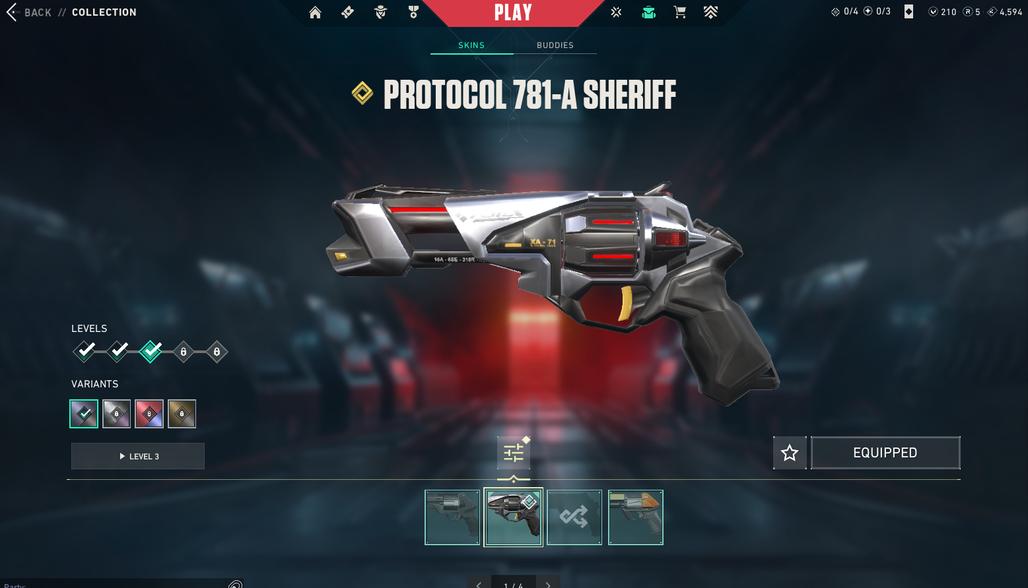Image resolution: width=1028 pixels, height=588 pixels.
Task: Toggle the favorite star button
Action: [789, 453]
